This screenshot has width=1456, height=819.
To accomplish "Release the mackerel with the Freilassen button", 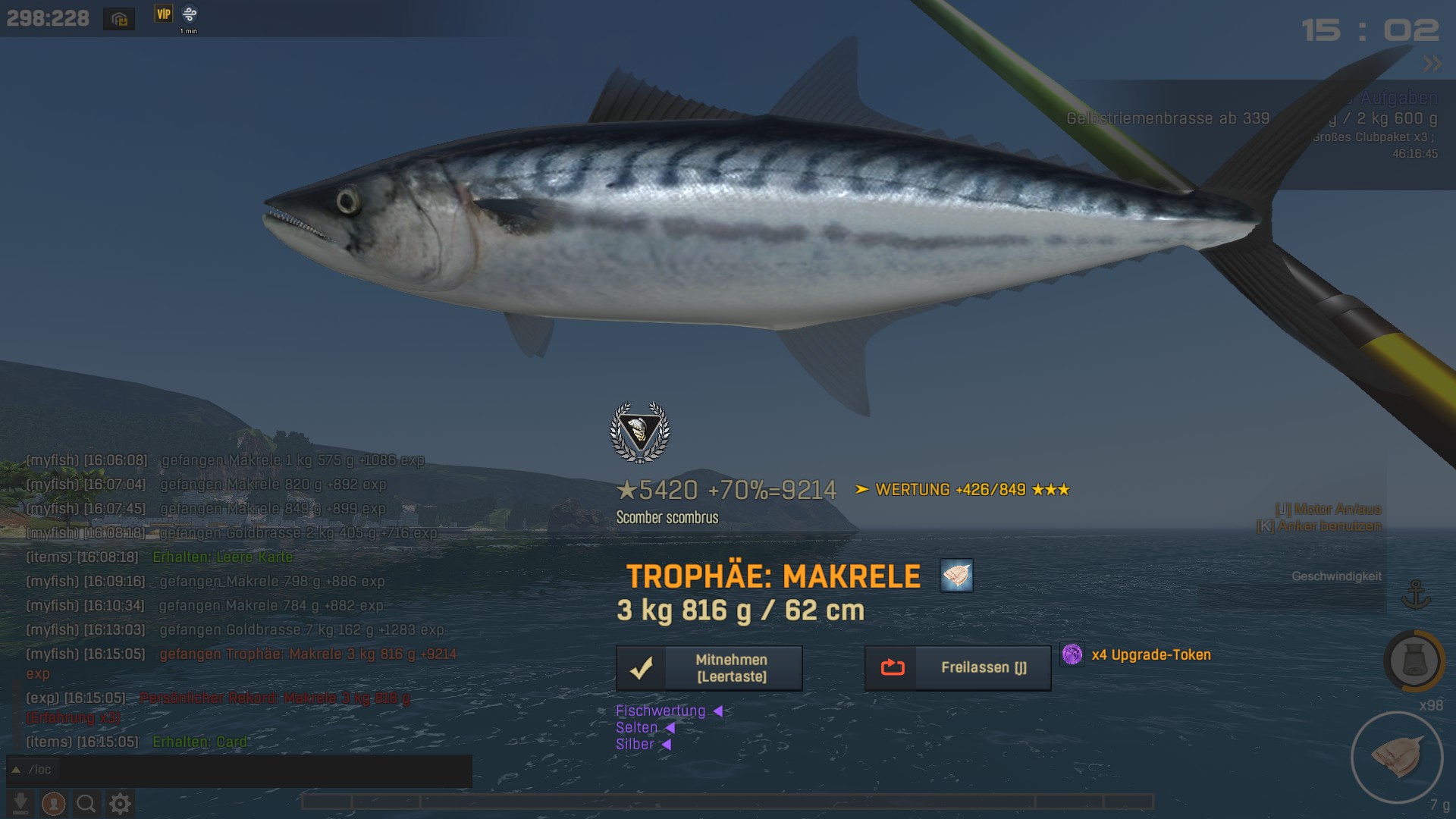I will (x=958, y=668).
